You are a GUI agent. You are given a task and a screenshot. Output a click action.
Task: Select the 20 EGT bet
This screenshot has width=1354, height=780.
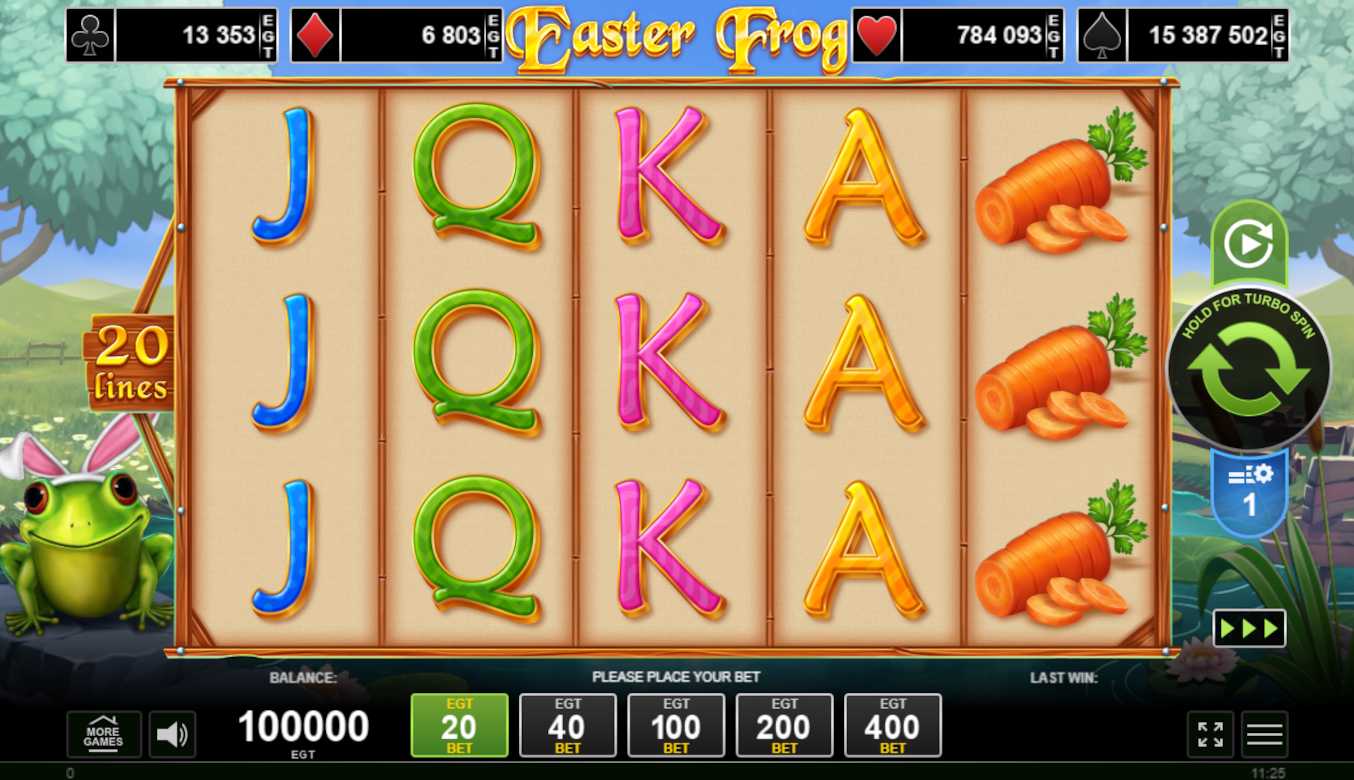(459, 726)
